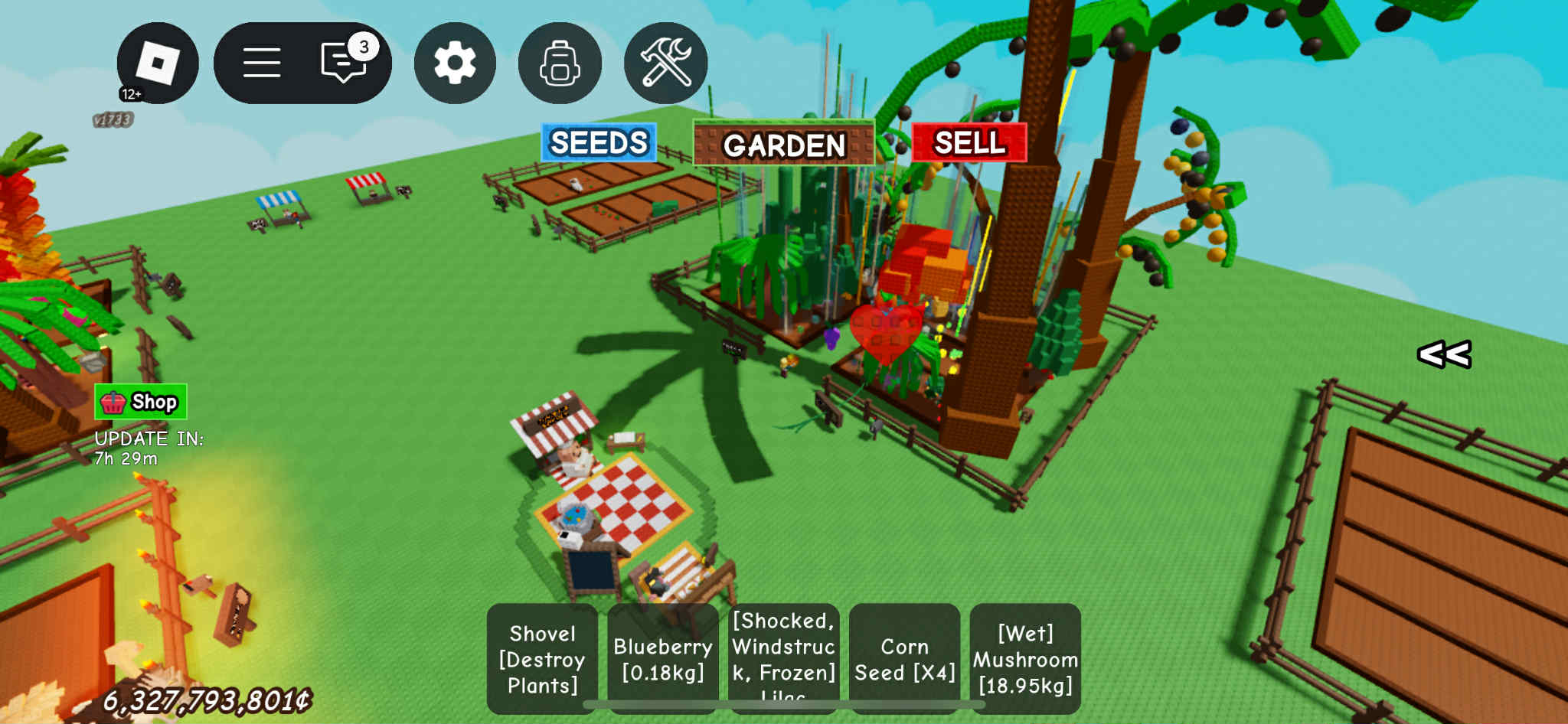
Task: Open the Roblox logo menu
Action: point(157,63)
